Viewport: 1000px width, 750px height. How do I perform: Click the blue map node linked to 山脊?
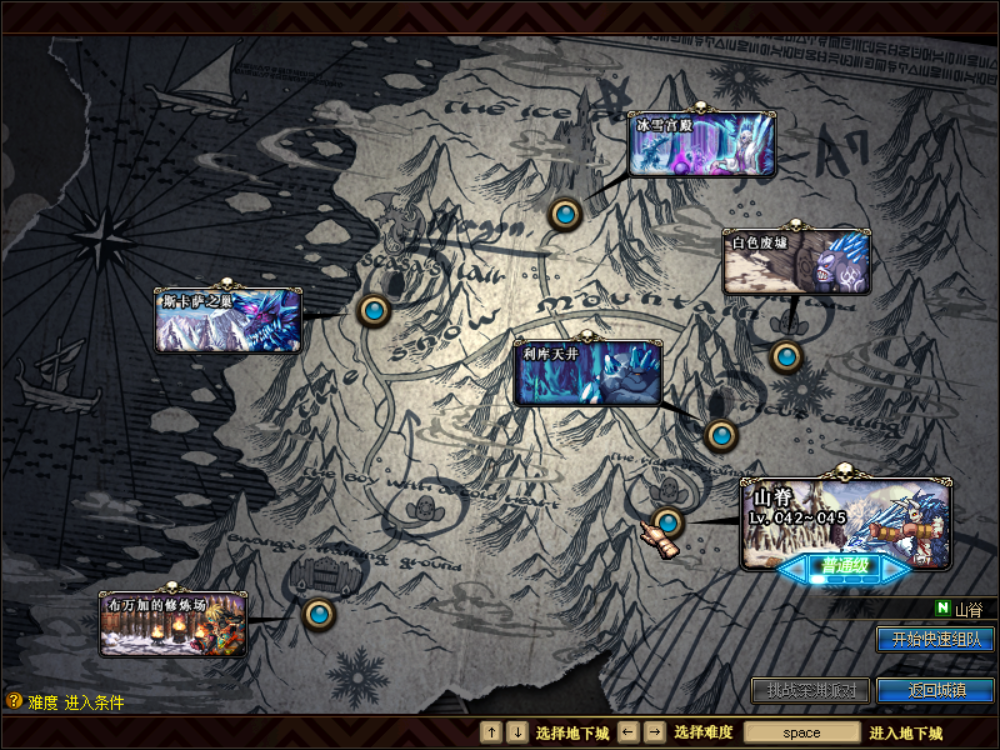[668, 521]
